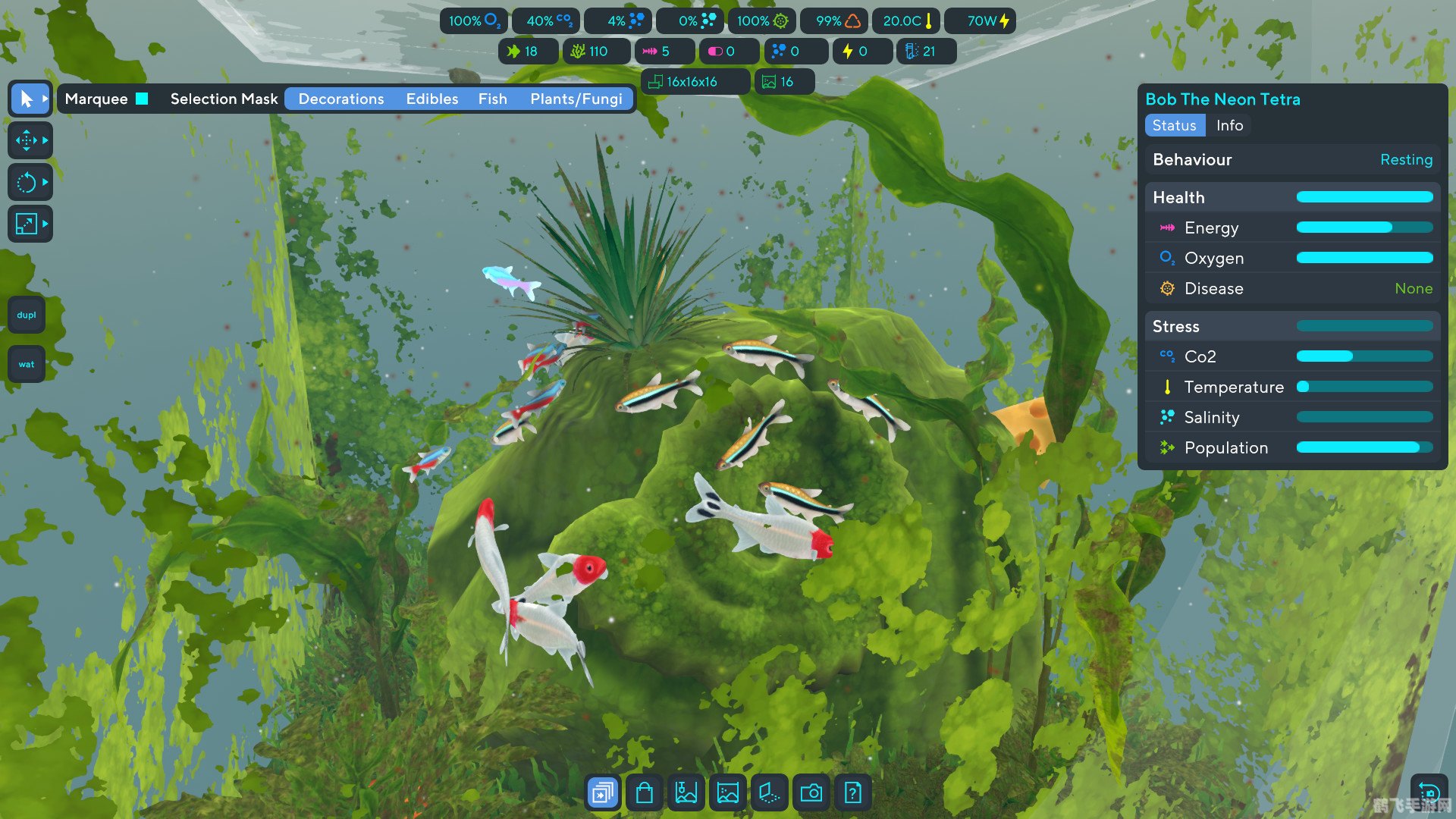Open the tank landscape icon with dots
Screen dimensions: 1456x819
[x=728, y=793]
